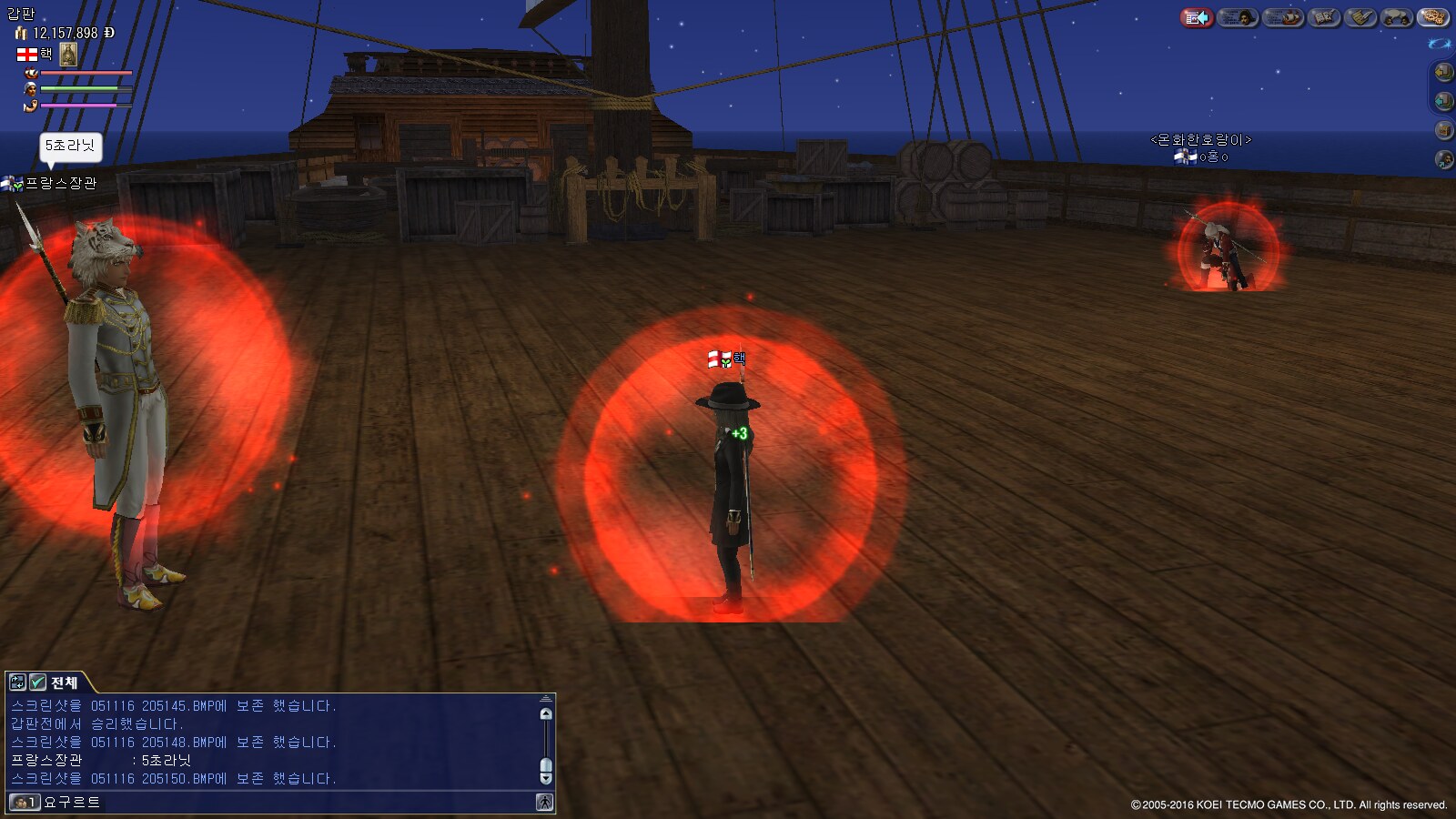The height and width of the screenshot is (819, 1456).
Task: Open the book and quill button
Action: (1324, 17)
